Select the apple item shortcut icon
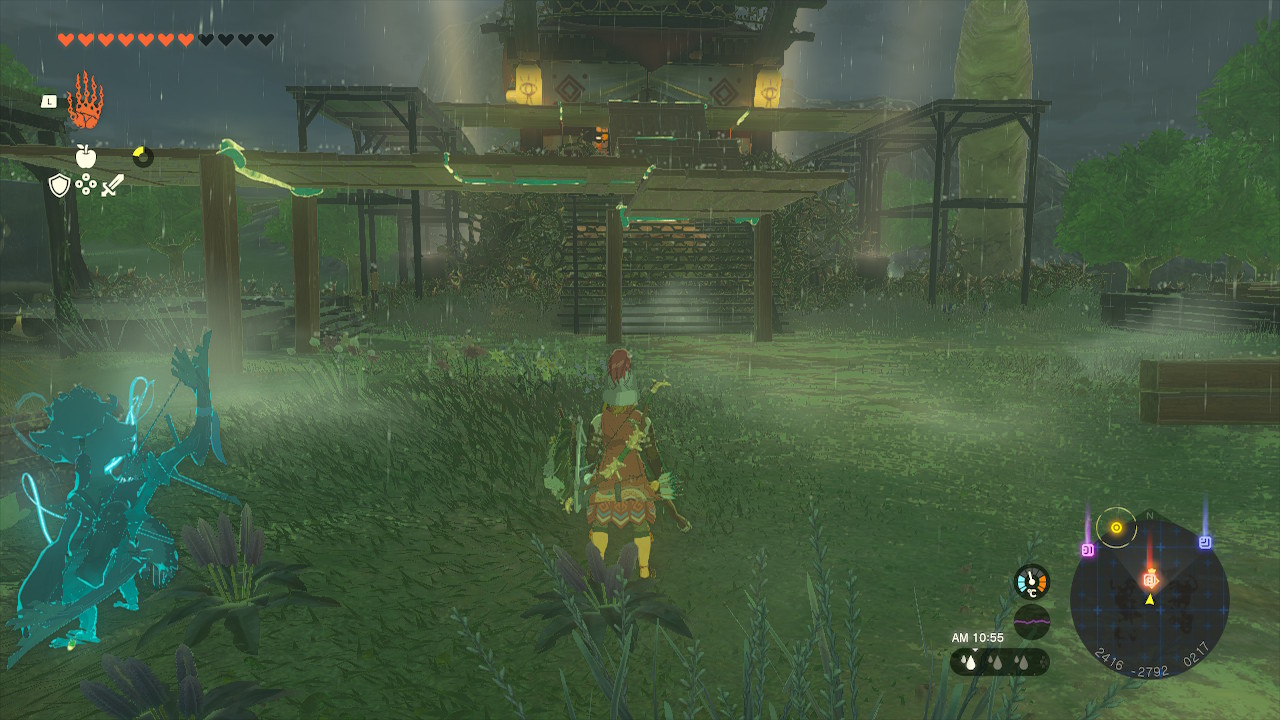This screenshot has width=1280, height=720. (85, 156)
